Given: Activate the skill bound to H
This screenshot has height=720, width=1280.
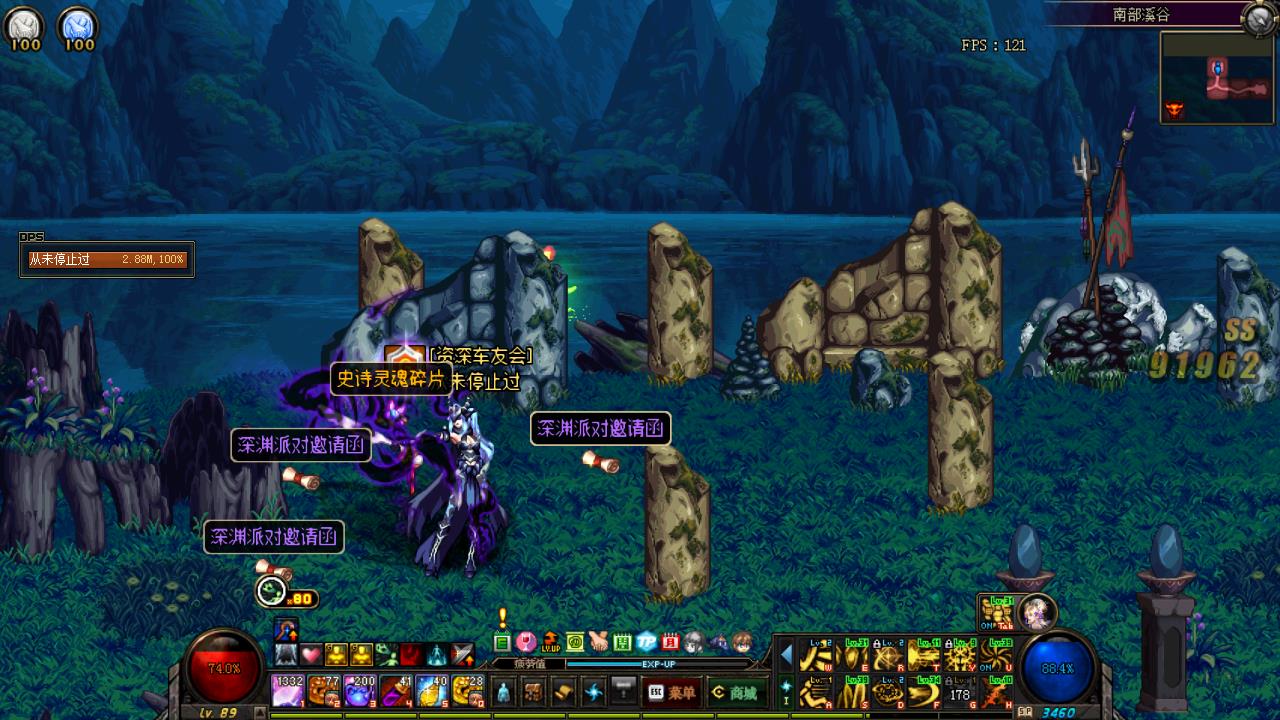Looking at the screenshot, I should click(996, 691).
